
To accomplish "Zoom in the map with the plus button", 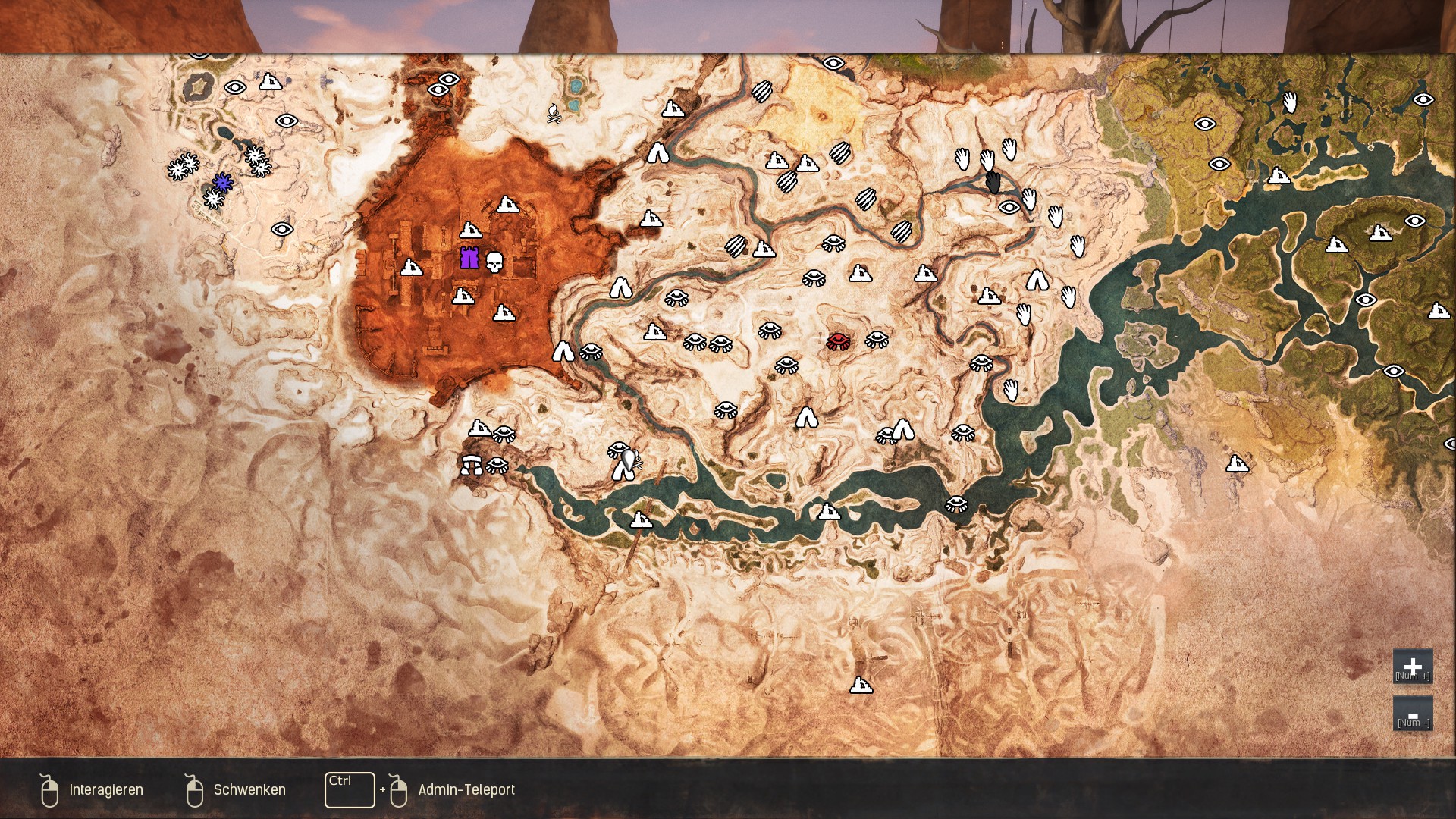I will 1412,667.
